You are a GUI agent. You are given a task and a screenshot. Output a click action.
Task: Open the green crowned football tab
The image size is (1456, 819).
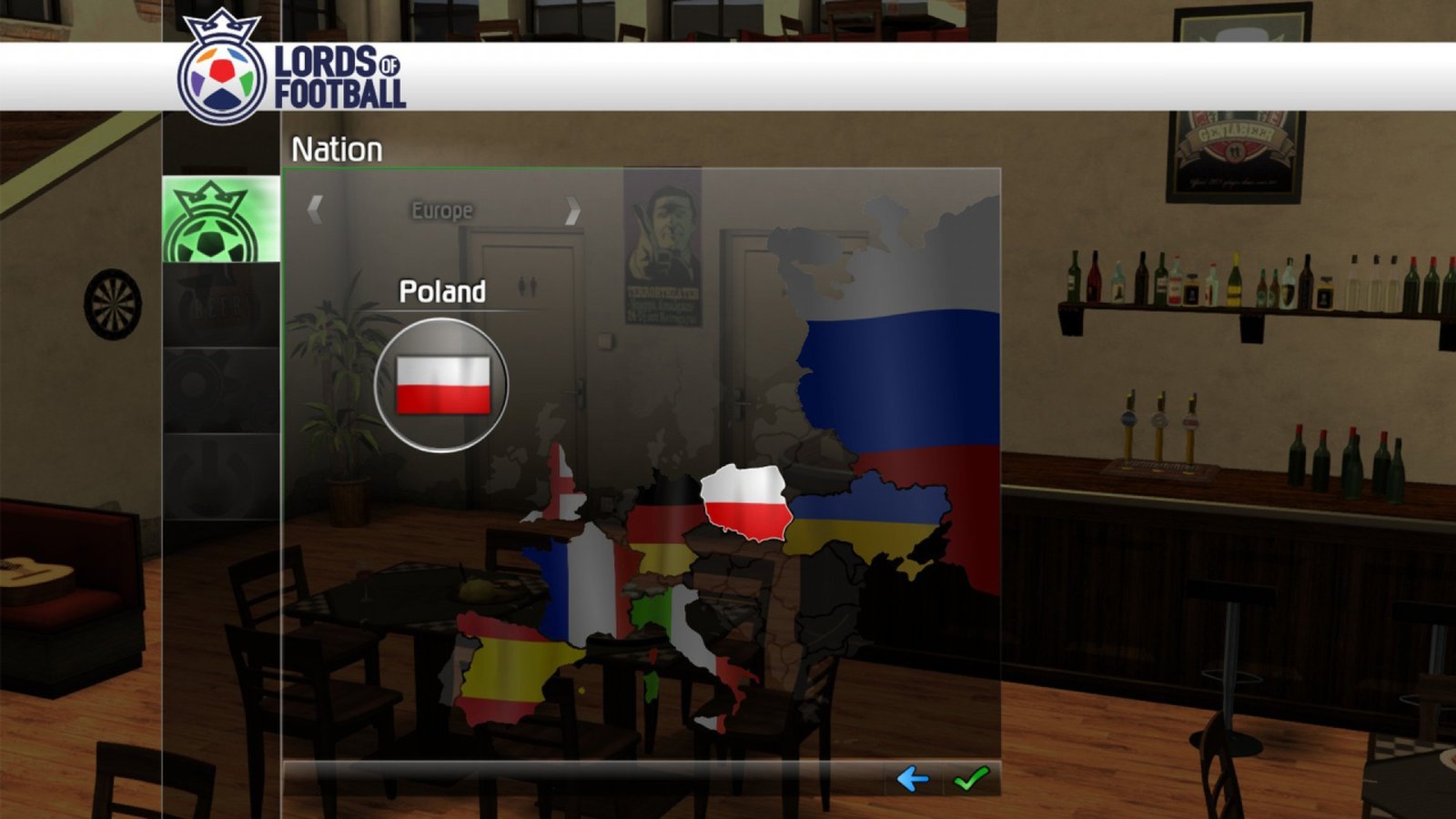tap(220, 221)
